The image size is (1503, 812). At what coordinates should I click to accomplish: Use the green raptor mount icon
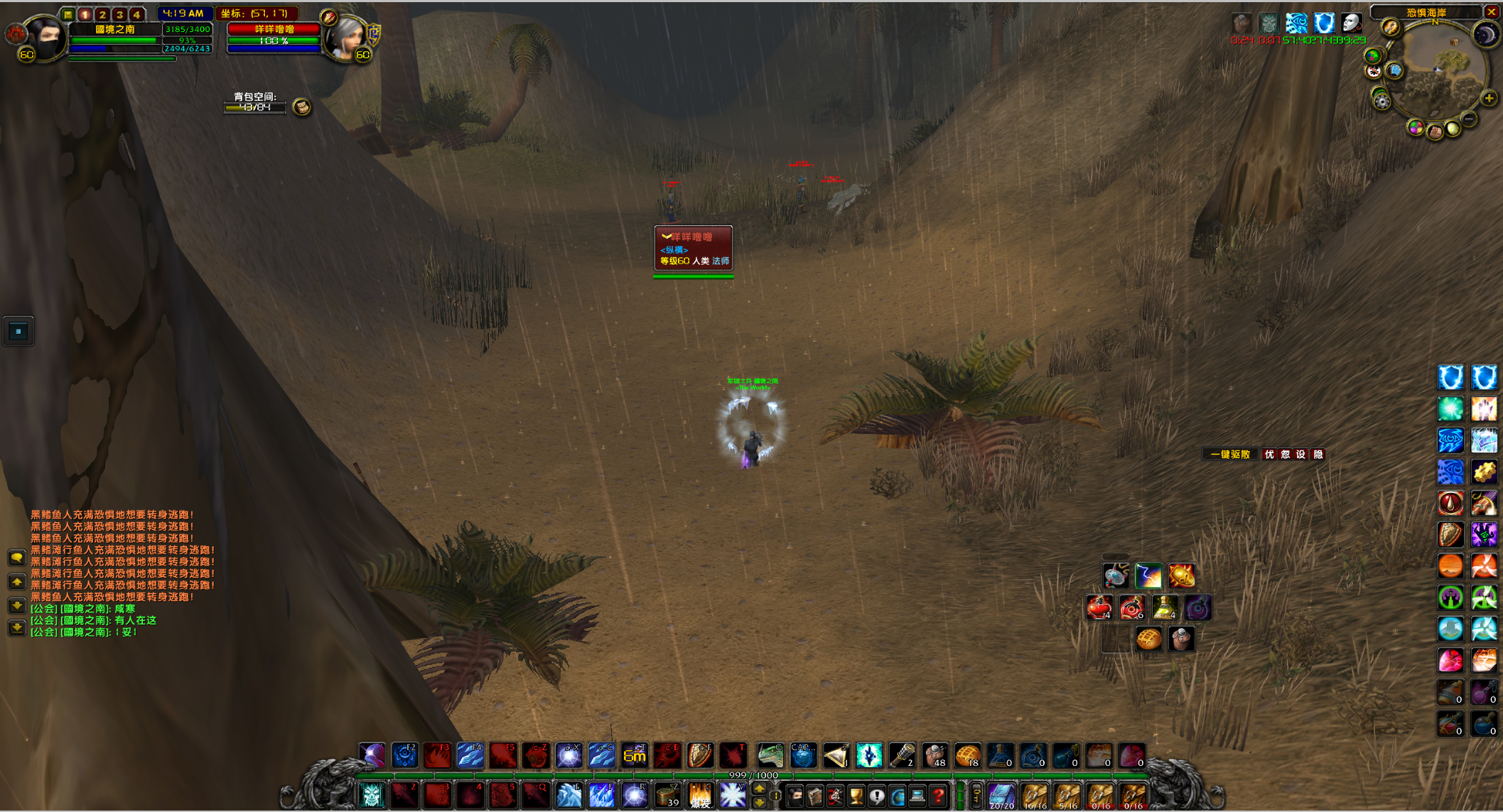(770, 756)
